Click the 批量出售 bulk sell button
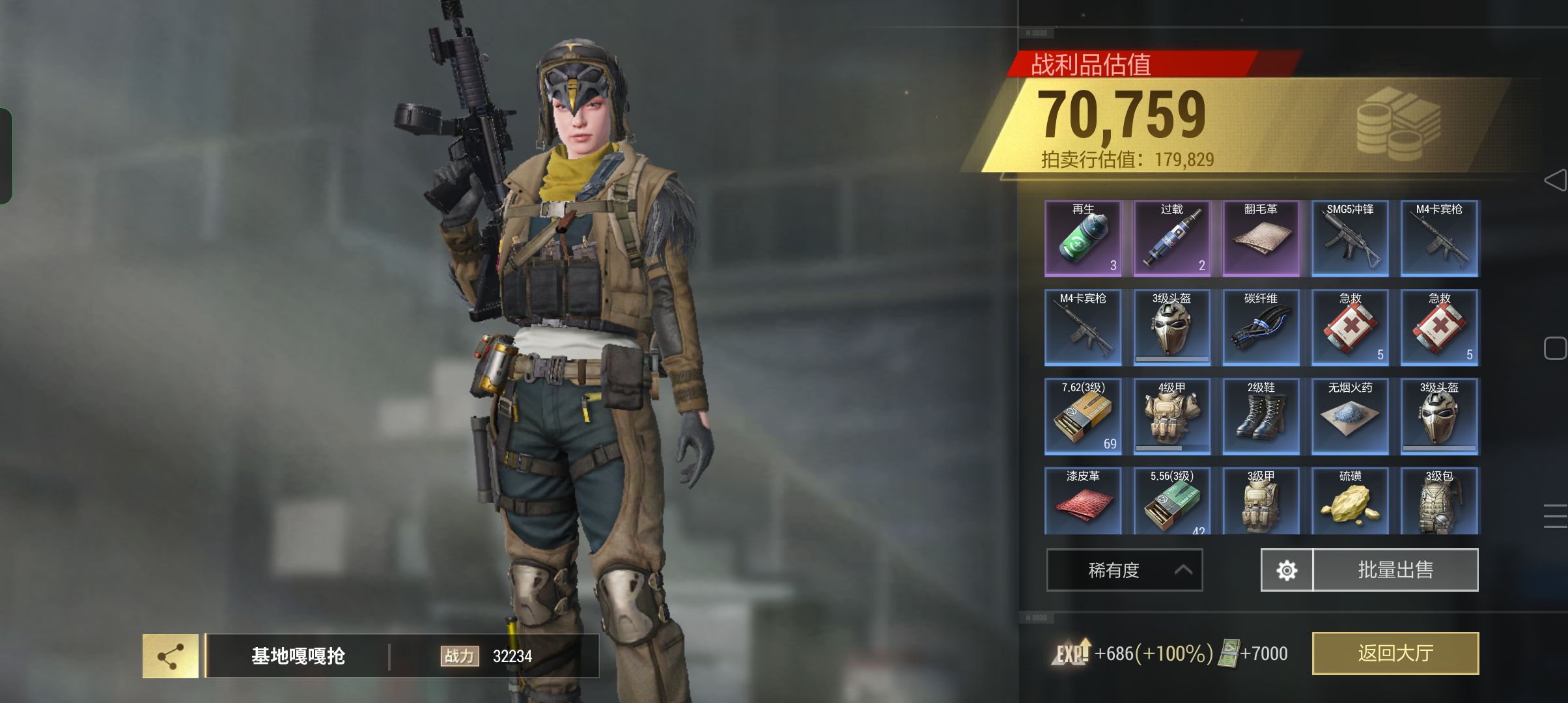This screenshot has width=1568, height=703. click(1395, 570)
